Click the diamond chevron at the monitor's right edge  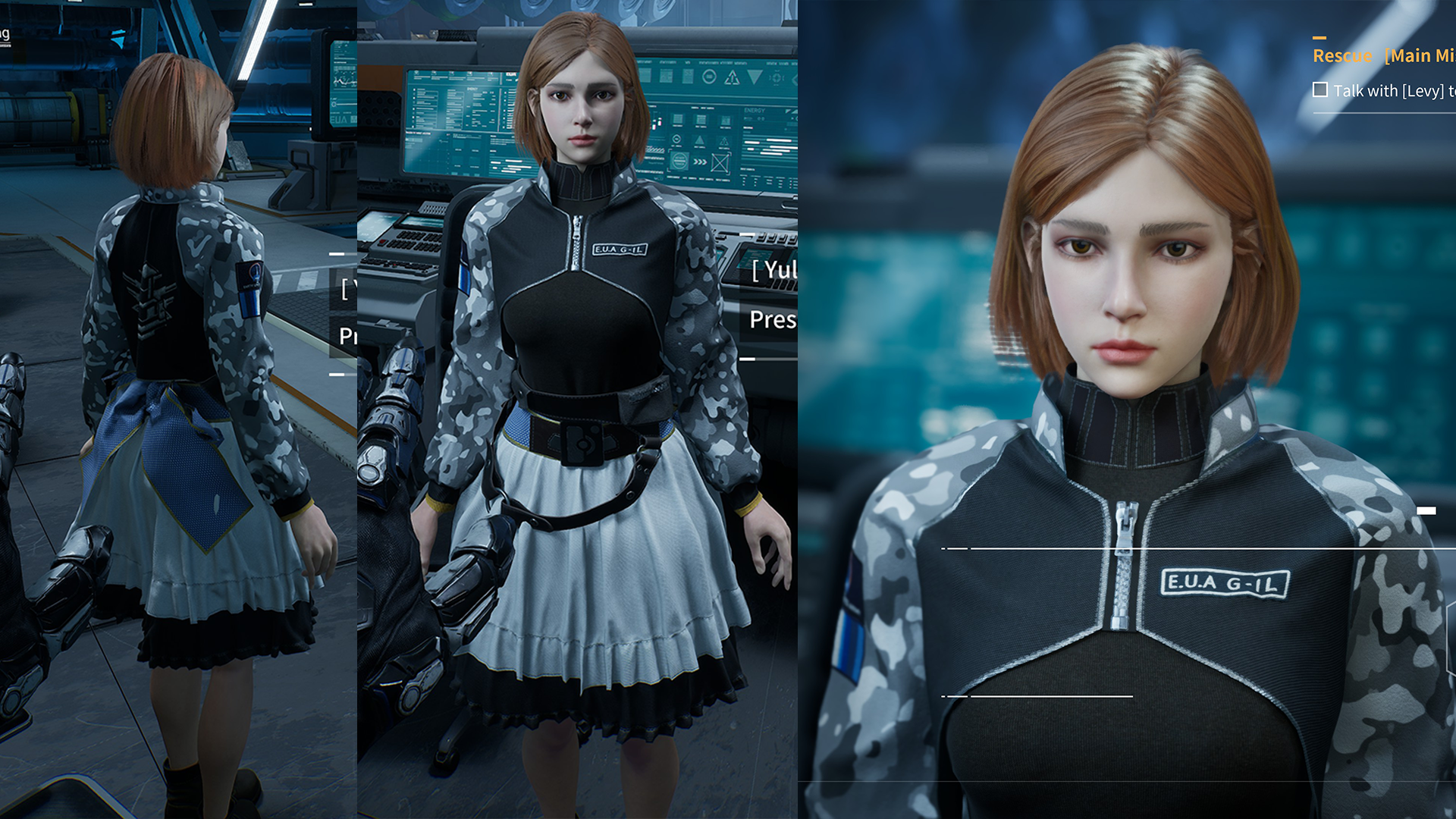[795, 80]
